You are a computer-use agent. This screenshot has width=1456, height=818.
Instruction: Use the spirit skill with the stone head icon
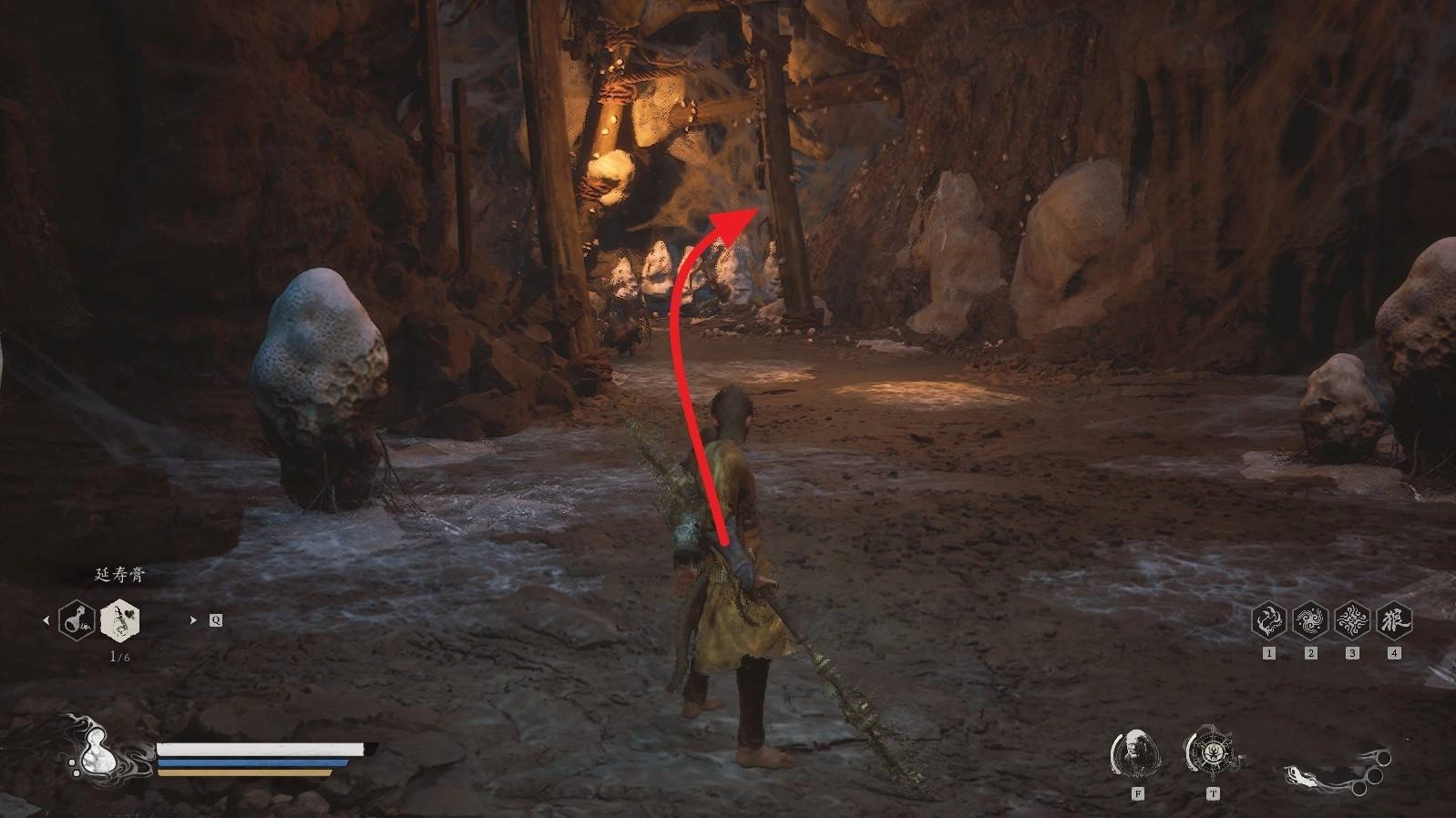coord(1136,753)
